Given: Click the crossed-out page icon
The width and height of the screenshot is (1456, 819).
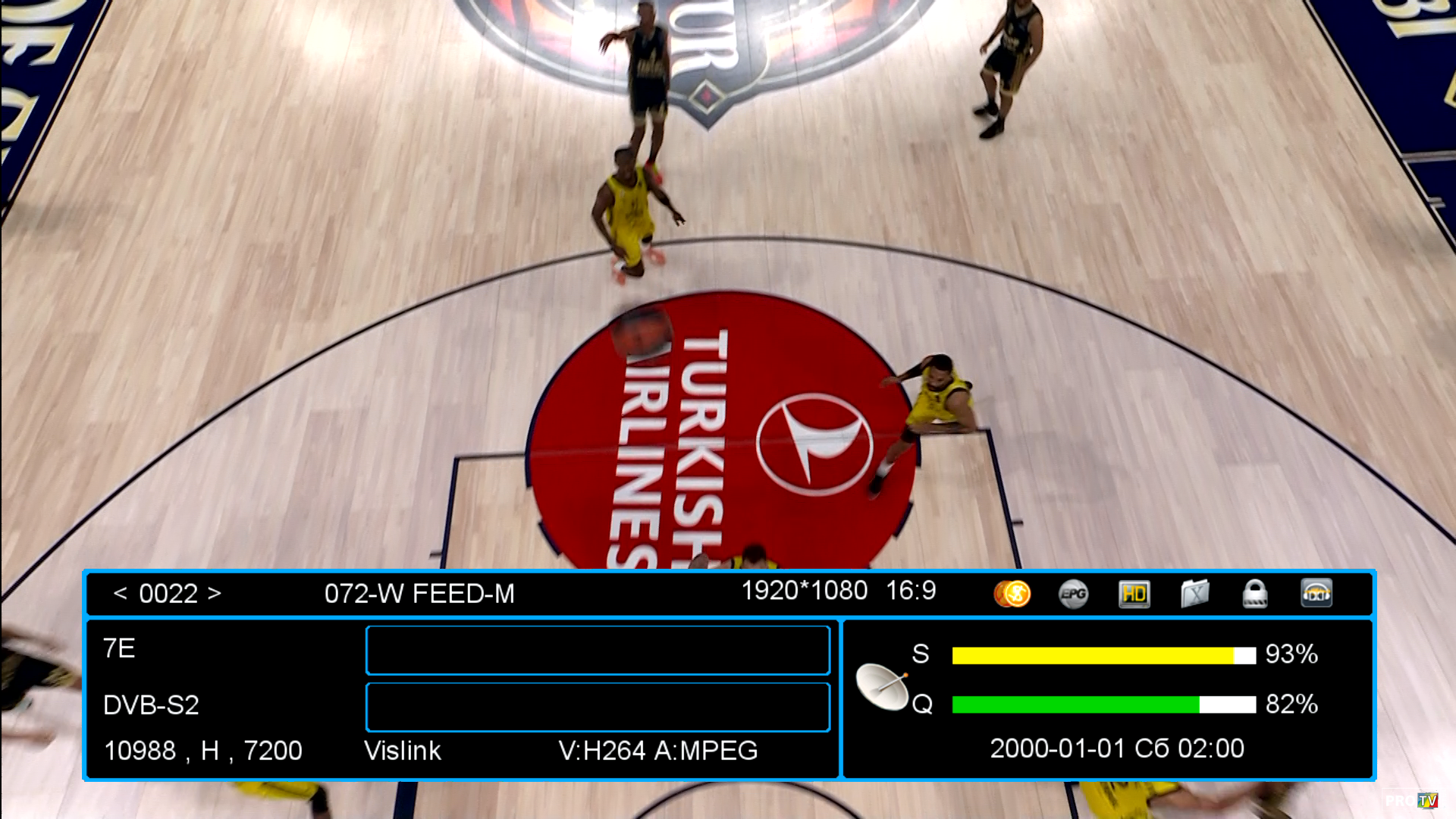Looking at the screenshot, I should 1194,594.
